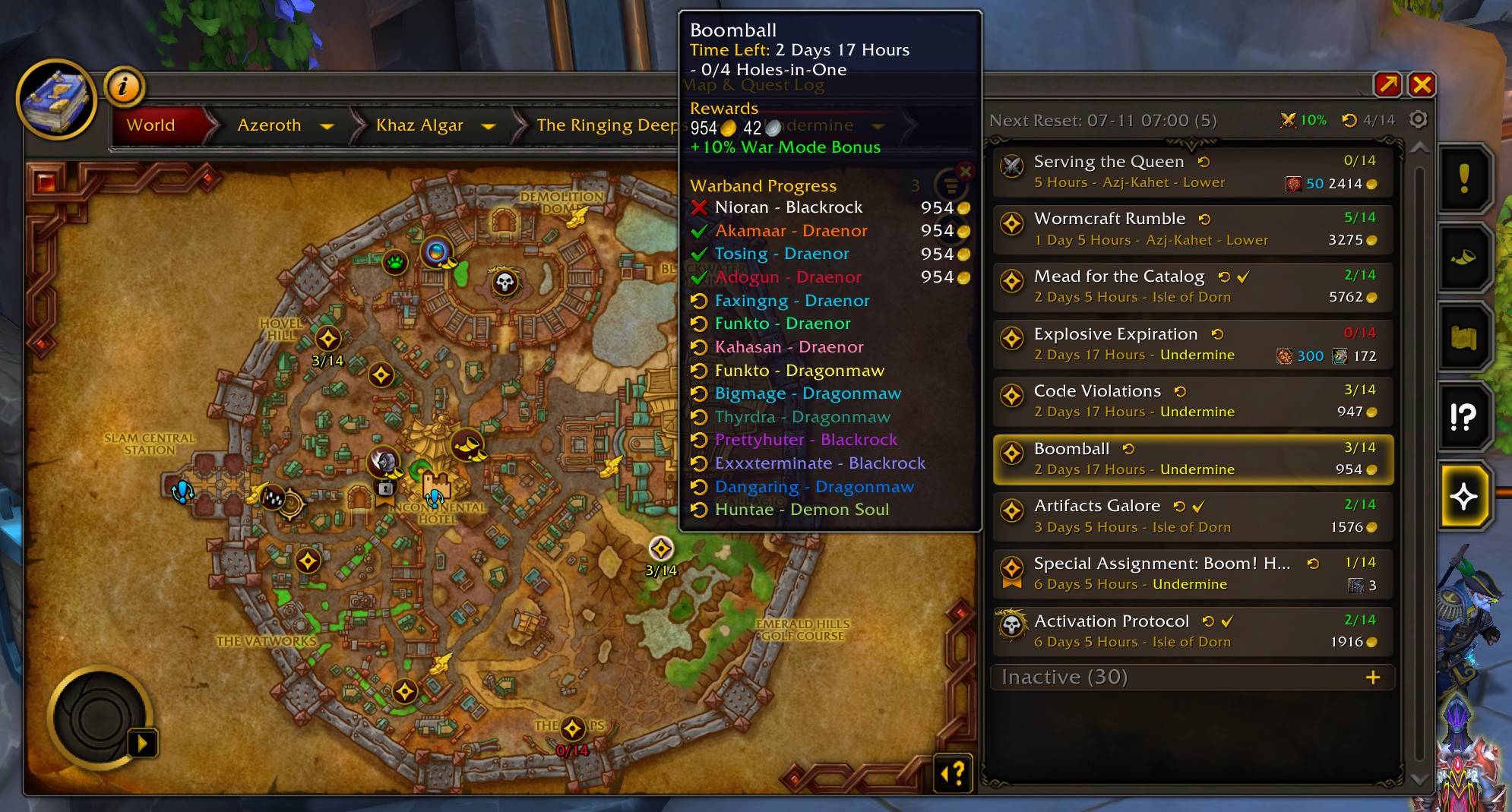Click the help question mark button on map
This screenshot has height=812, width=1512.
[953, 773]
